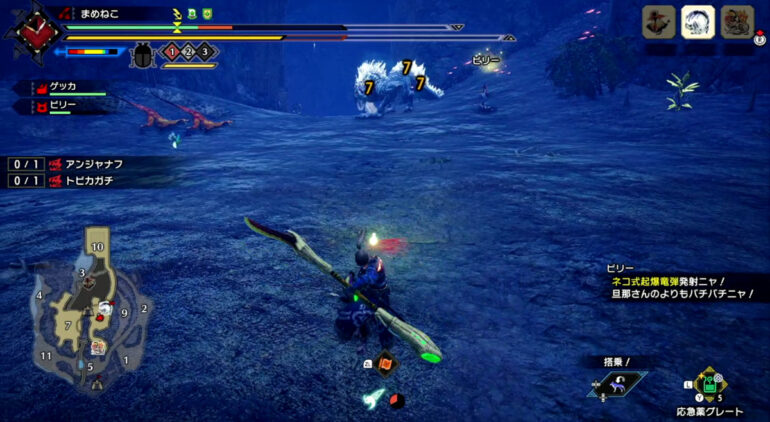Select the first monster icon (Anjanaf)
Screen dimensions: 770x422
[x=658, y=22]
